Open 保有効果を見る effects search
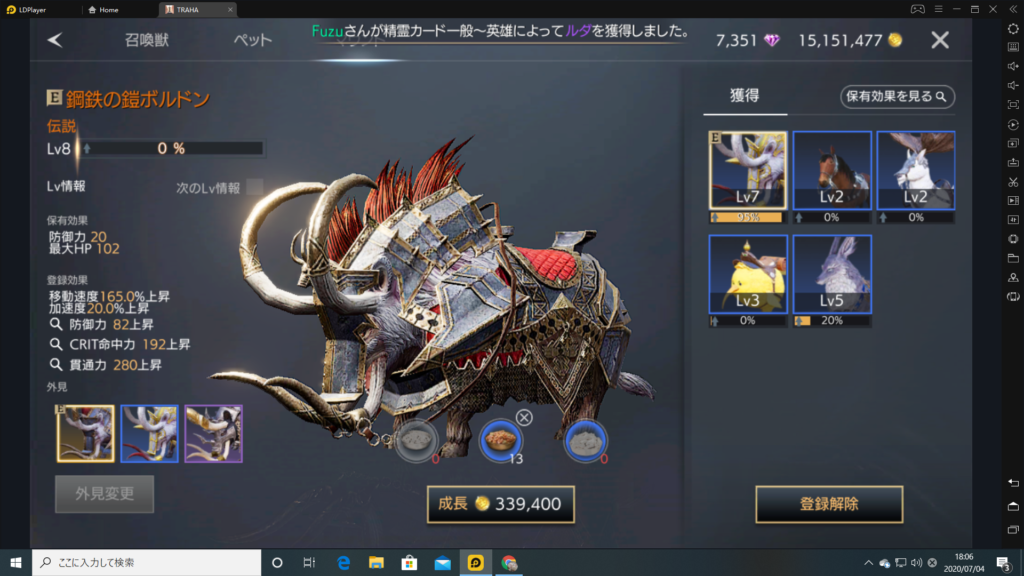1024x576 pixels. tap(897, 96)
